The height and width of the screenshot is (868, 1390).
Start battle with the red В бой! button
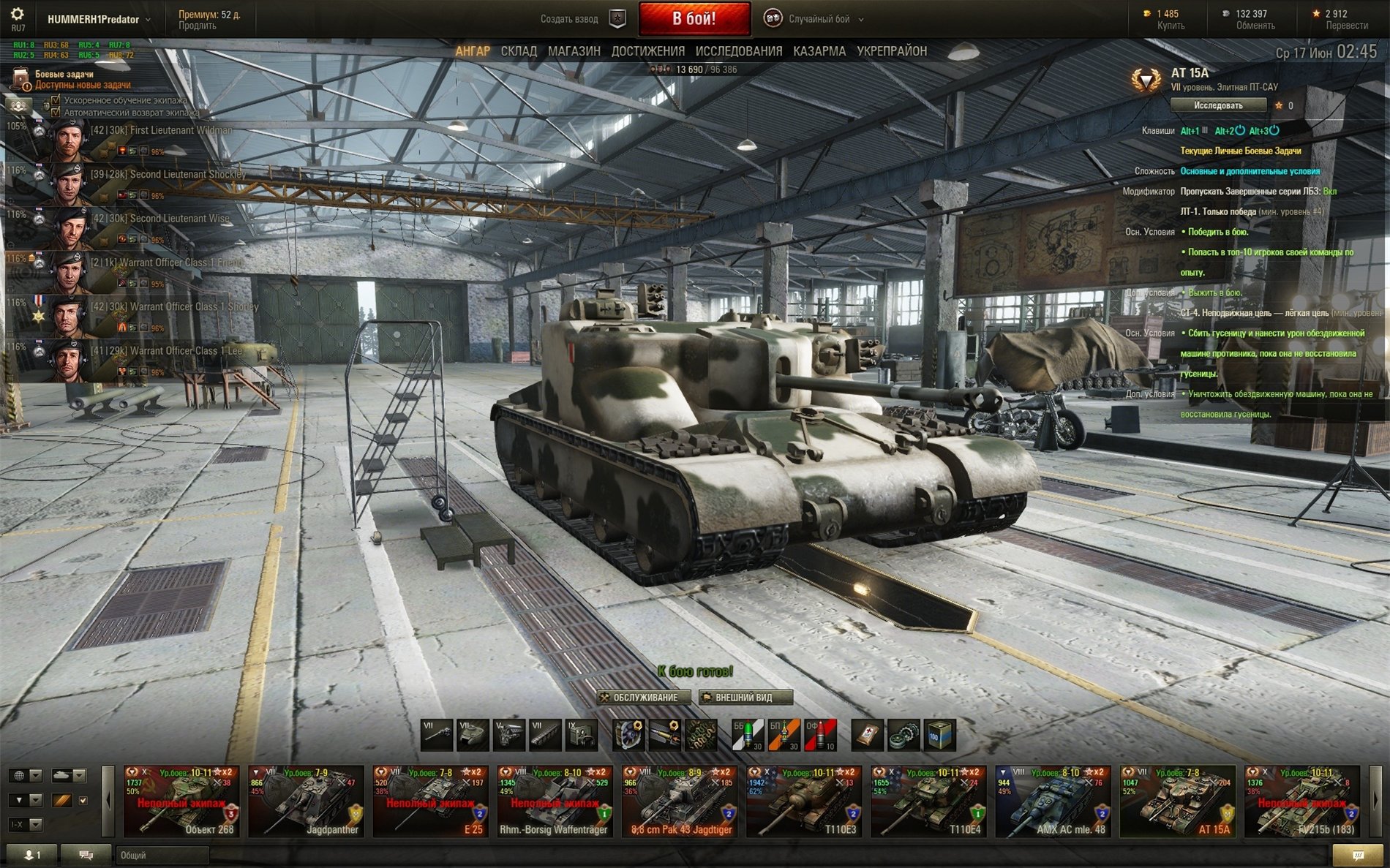tap(694, 19)
